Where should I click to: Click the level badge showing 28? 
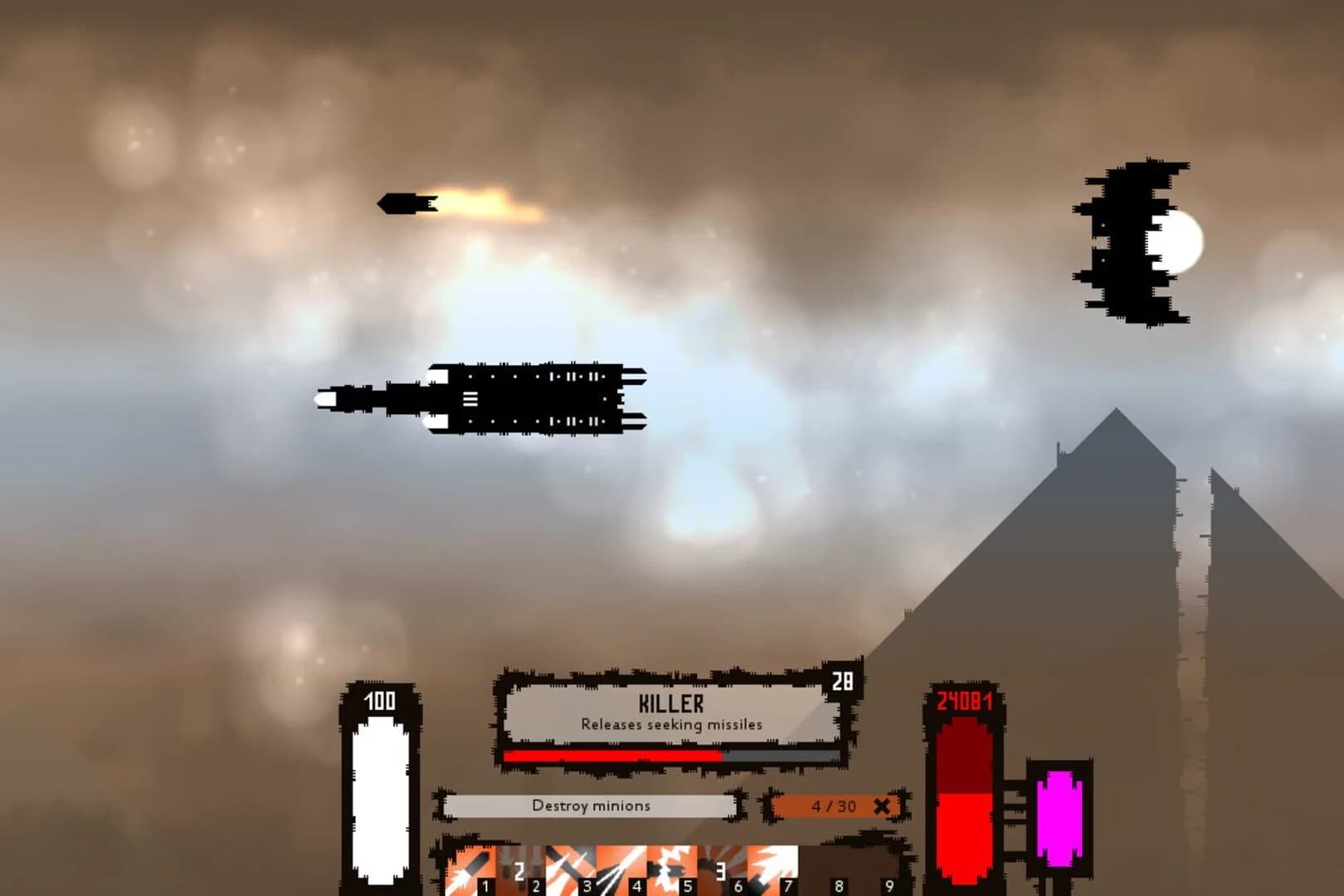(844, 681)
